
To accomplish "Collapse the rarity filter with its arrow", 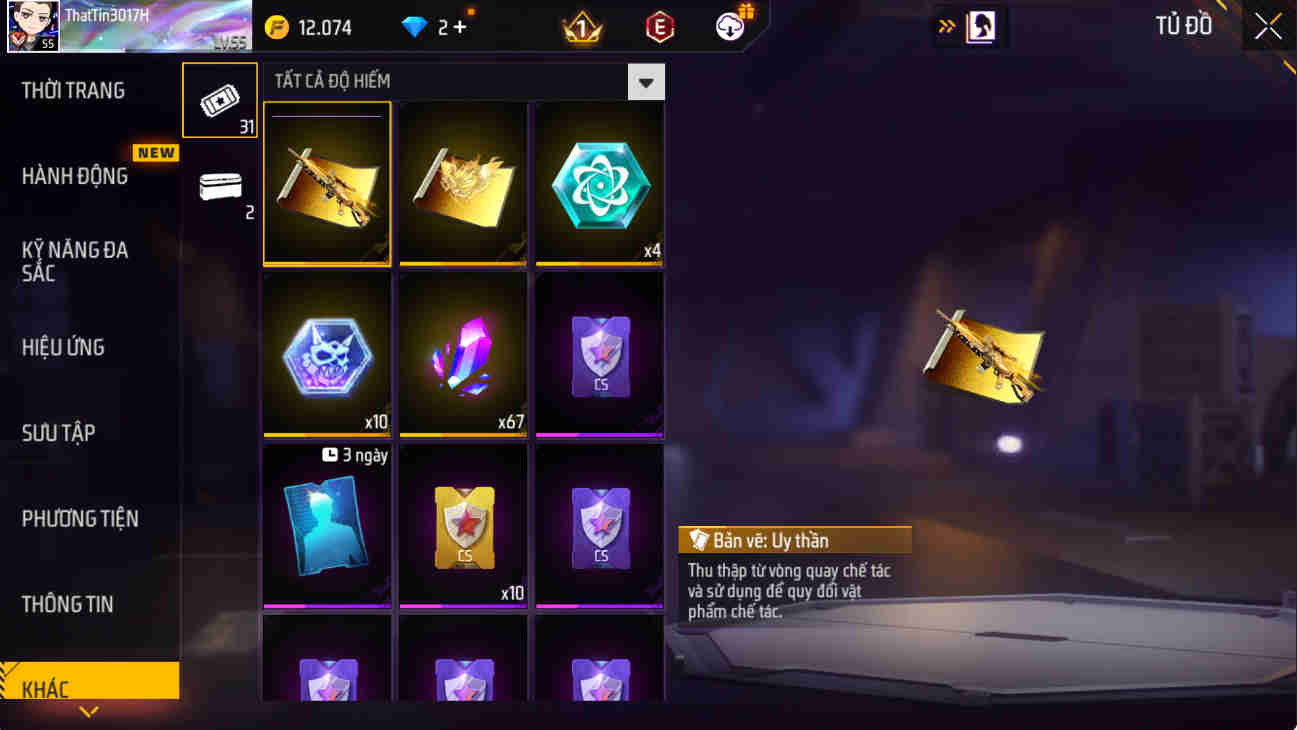I will pyautogui.click(x=646, y=81).
